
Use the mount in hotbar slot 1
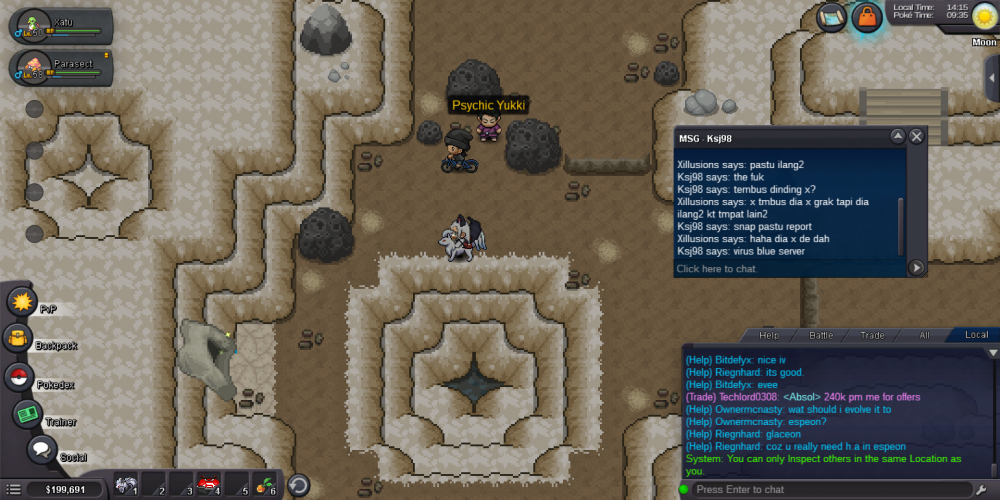coord(125,485)
